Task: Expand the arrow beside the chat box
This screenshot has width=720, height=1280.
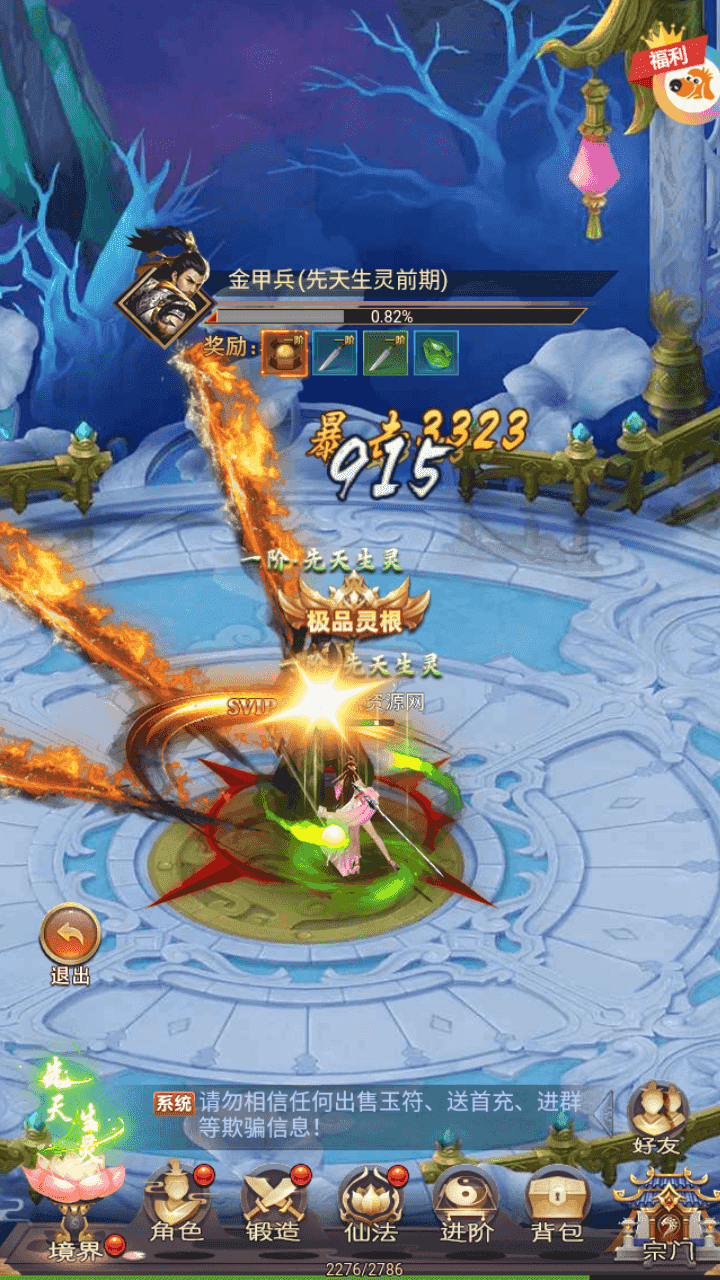Action: 603,1114
